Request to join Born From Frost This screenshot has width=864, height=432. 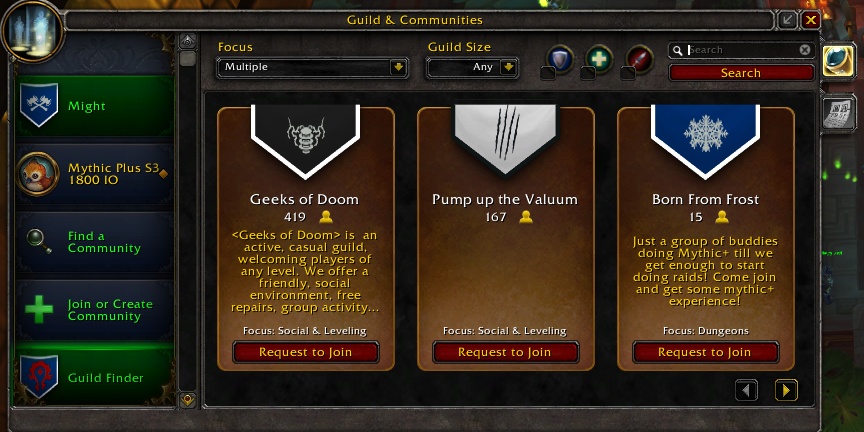[705, 352]
